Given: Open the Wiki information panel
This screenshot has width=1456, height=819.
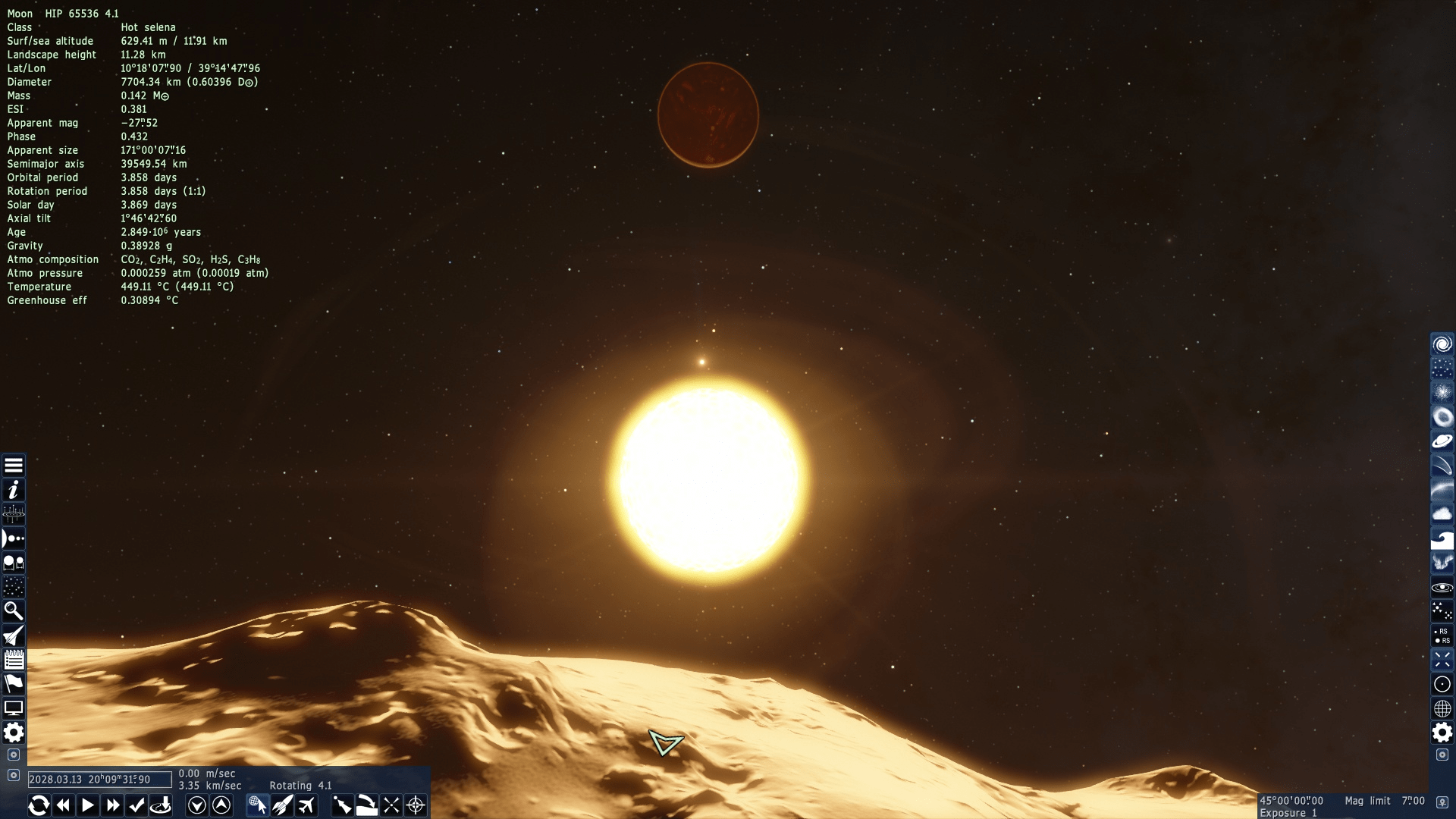Looking at the screenshot, I should pyautogui.click(x=14, y=490).
